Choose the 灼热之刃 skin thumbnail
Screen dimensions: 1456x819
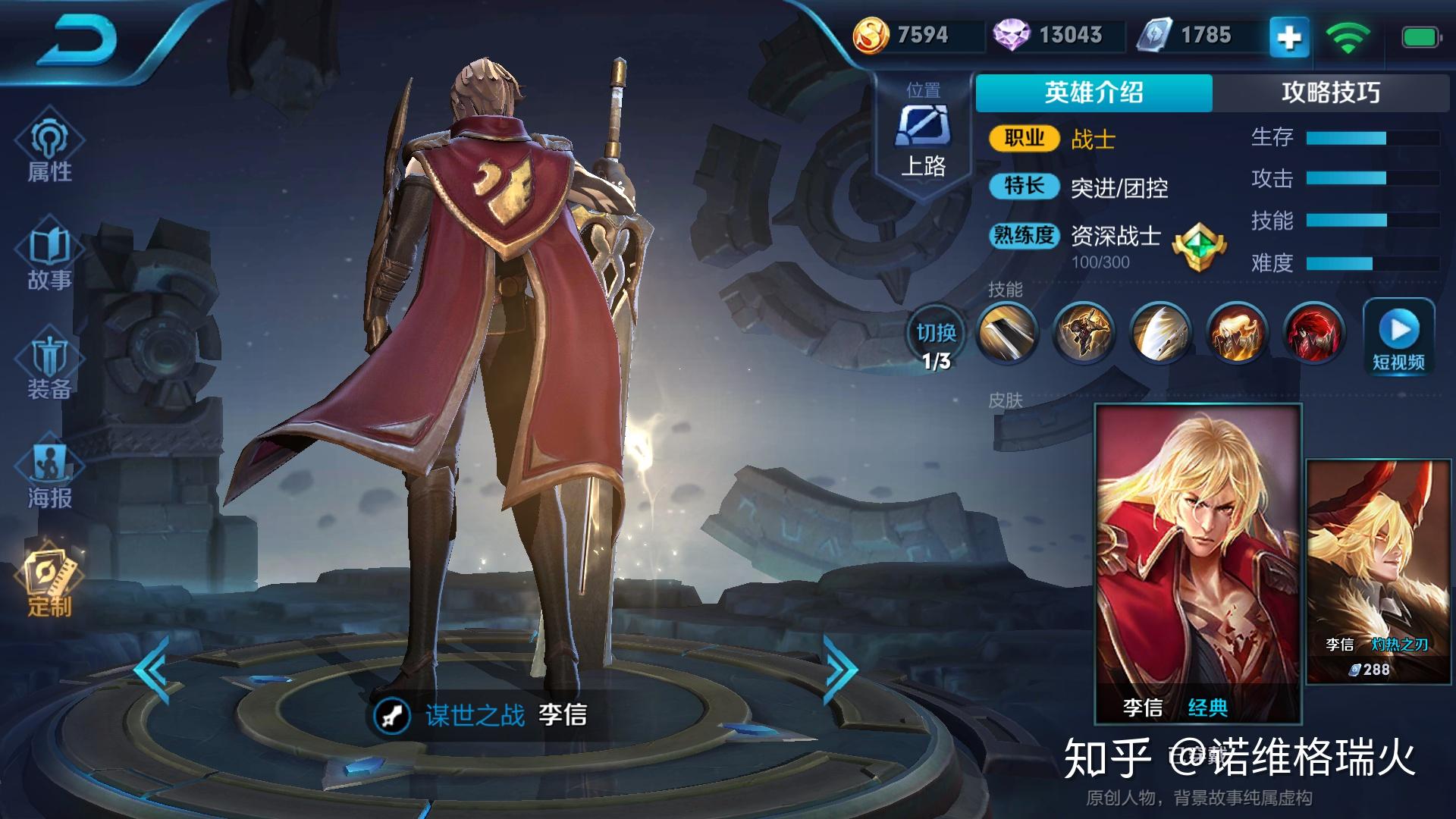pyautogui.click(x=1378, y=570)
